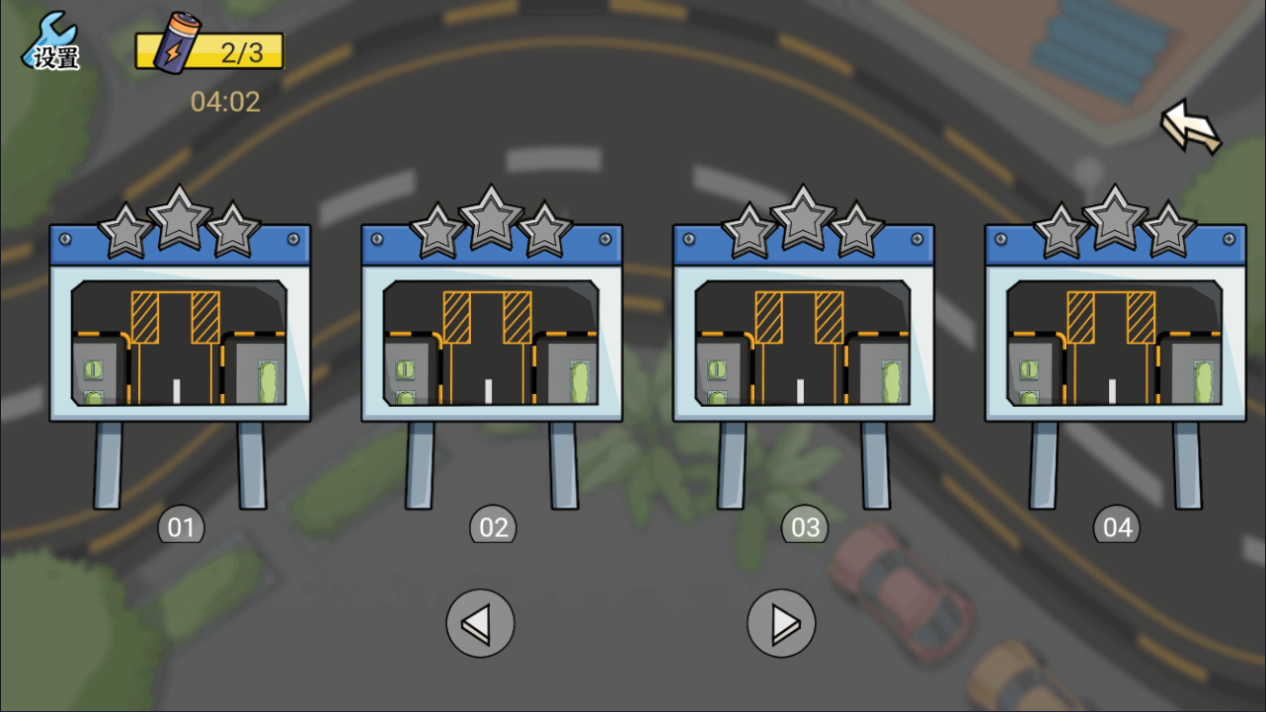Open the 设置 settings wrench
Image resolution: width=1266 pixels, height=712 pixels.
tap(52, 44)
